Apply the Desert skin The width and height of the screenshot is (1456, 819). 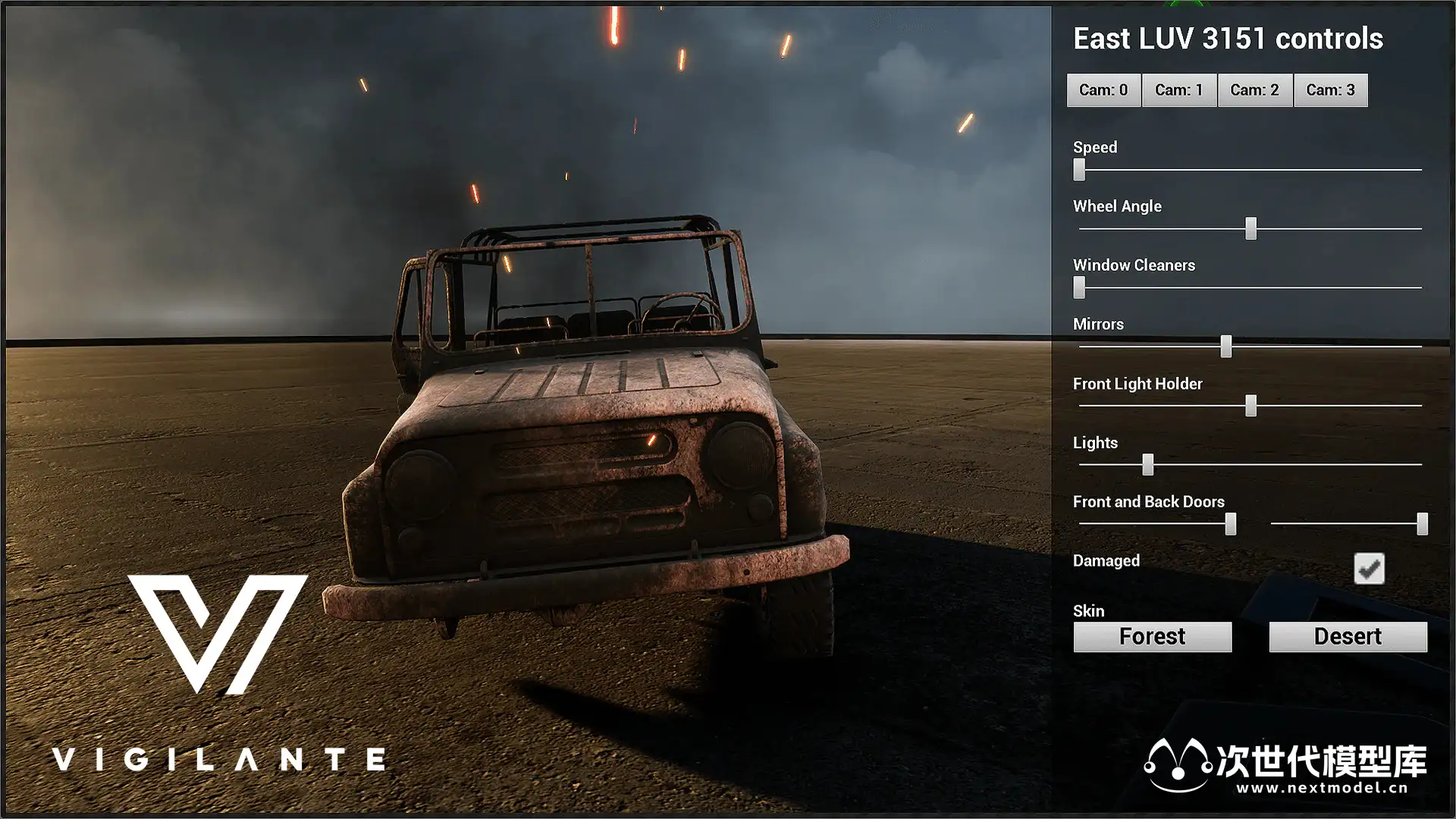[x=1348, y=637]
